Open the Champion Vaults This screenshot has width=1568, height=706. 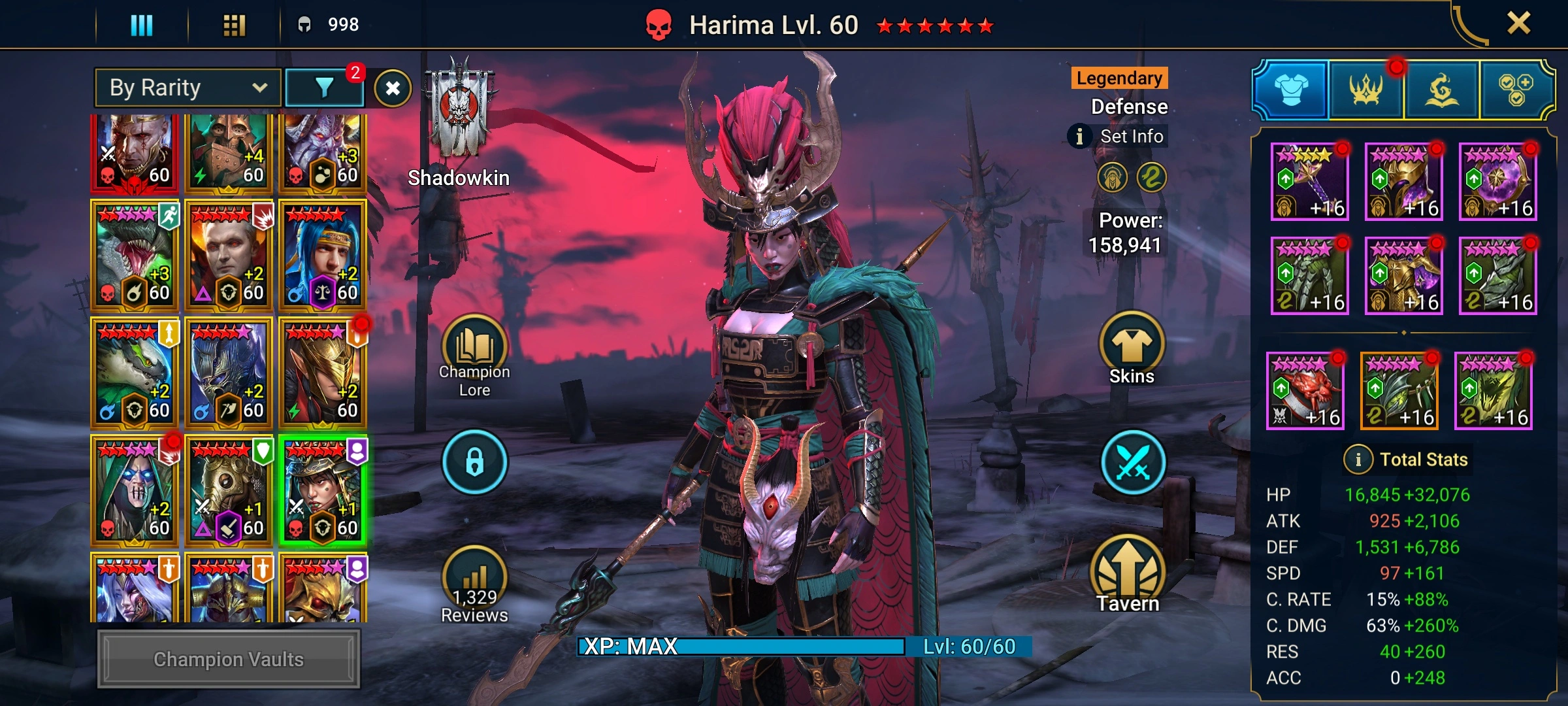pyautogui.click(x=229, y=659)
